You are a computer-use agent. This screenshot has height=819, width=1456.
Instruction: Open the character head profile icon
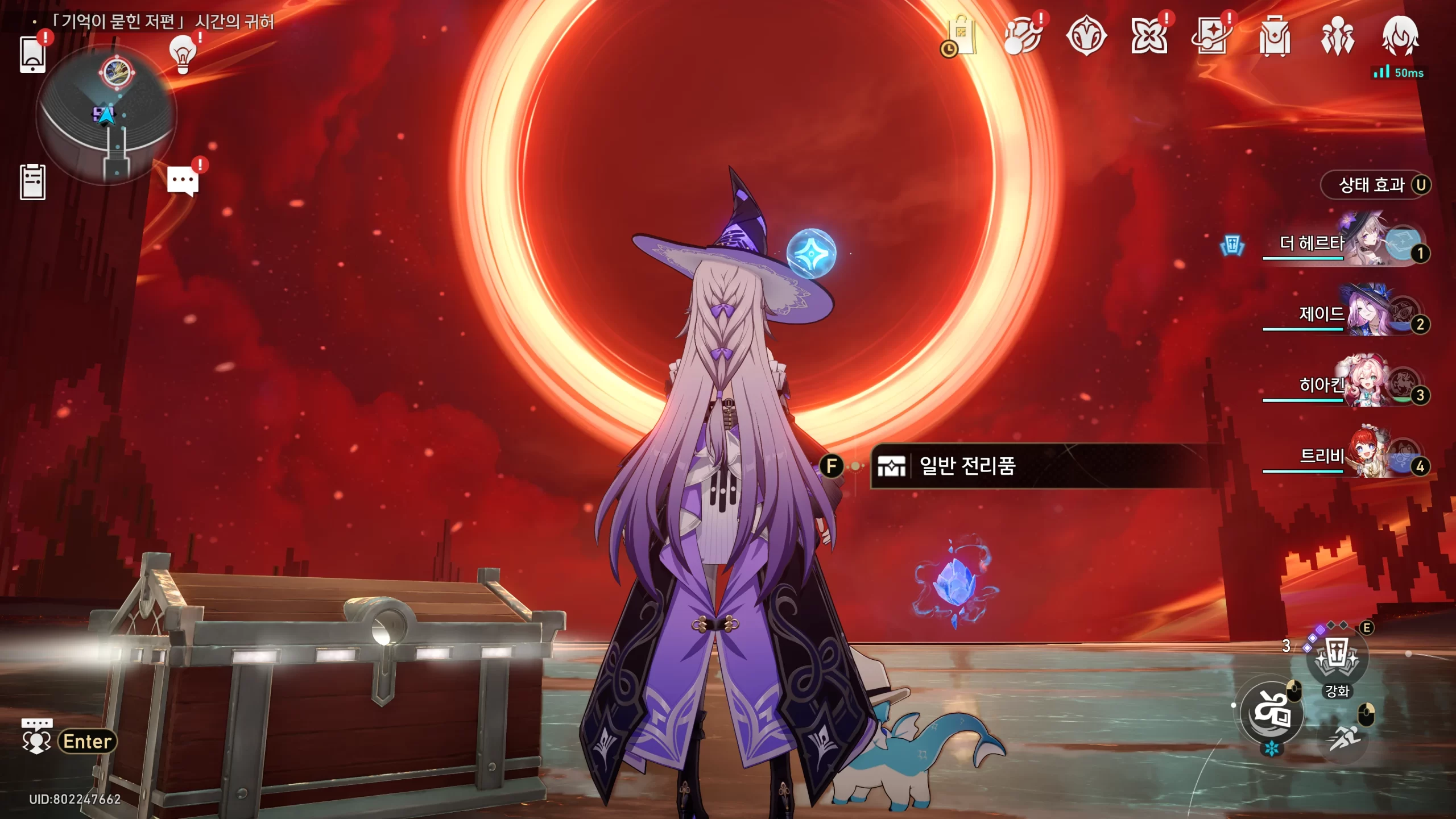pyautogui.click(x=1400, y=36)
